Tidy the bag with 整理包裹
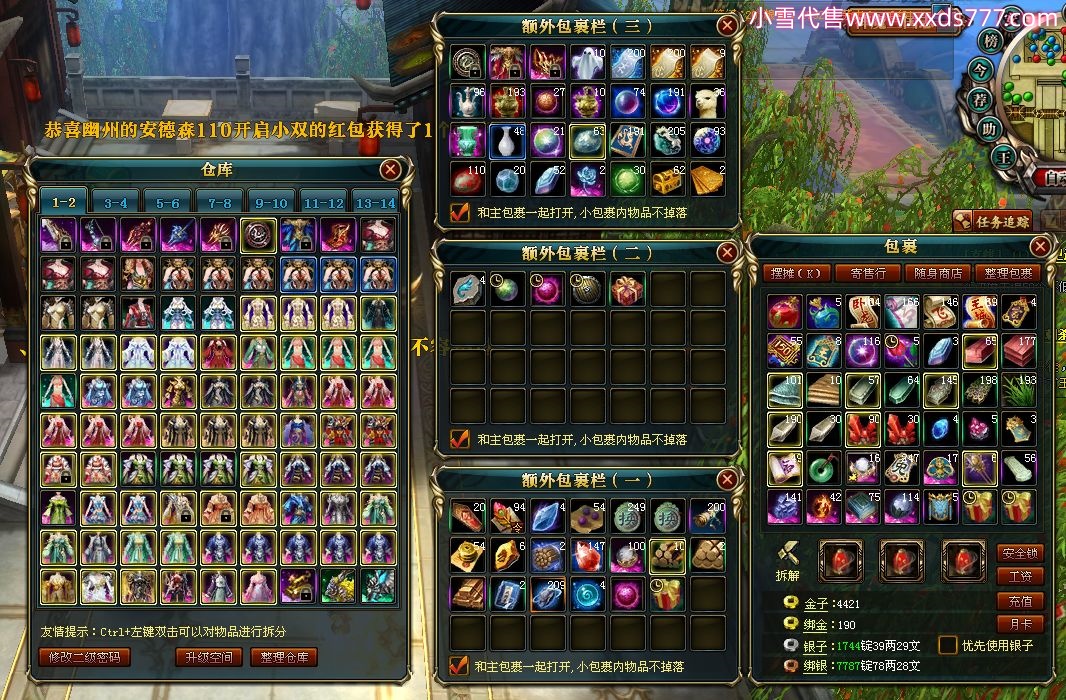The height and width of the screenshot is (700, 1066). pos(1008,272)
